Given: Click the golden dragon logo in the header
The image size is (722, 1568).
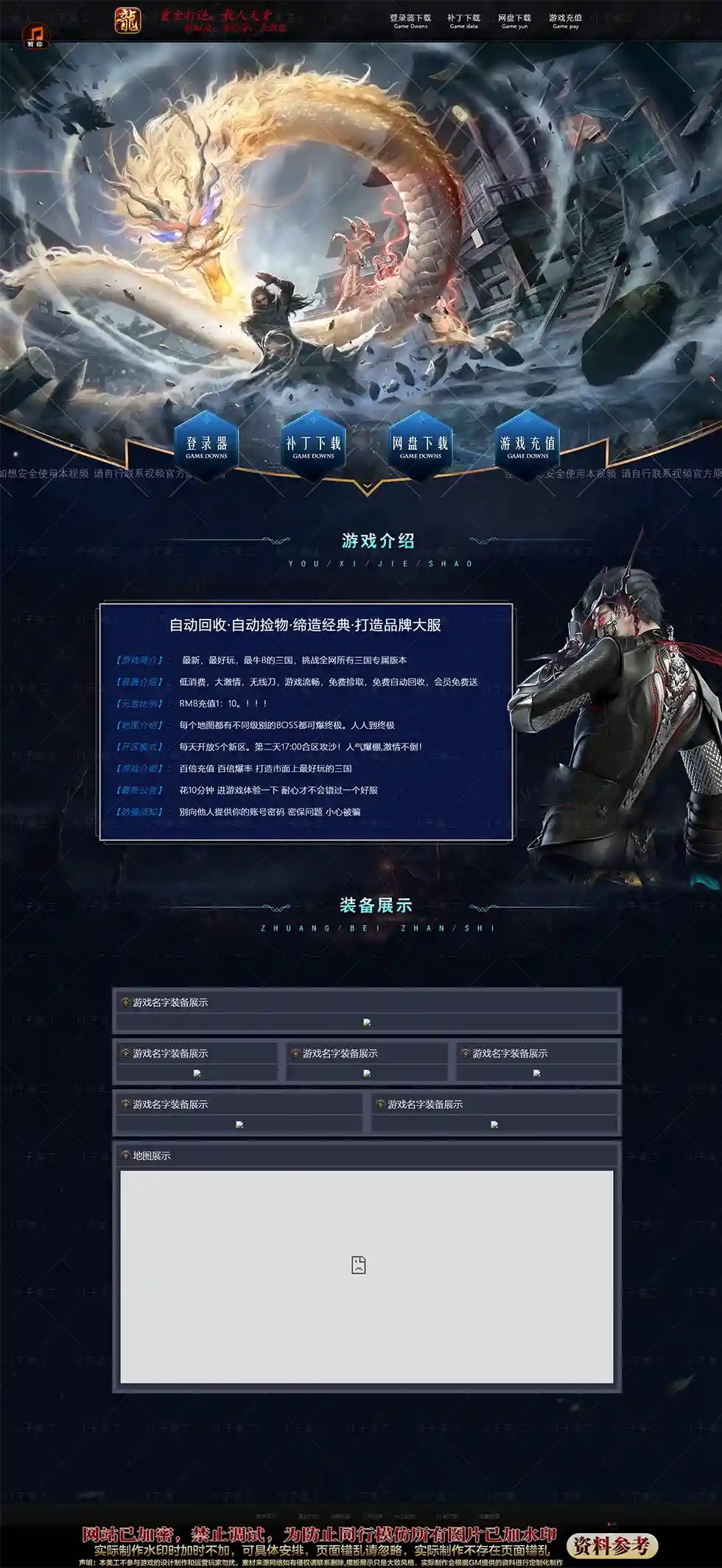Looking at the screenshot, I should [x=127, y=21].
